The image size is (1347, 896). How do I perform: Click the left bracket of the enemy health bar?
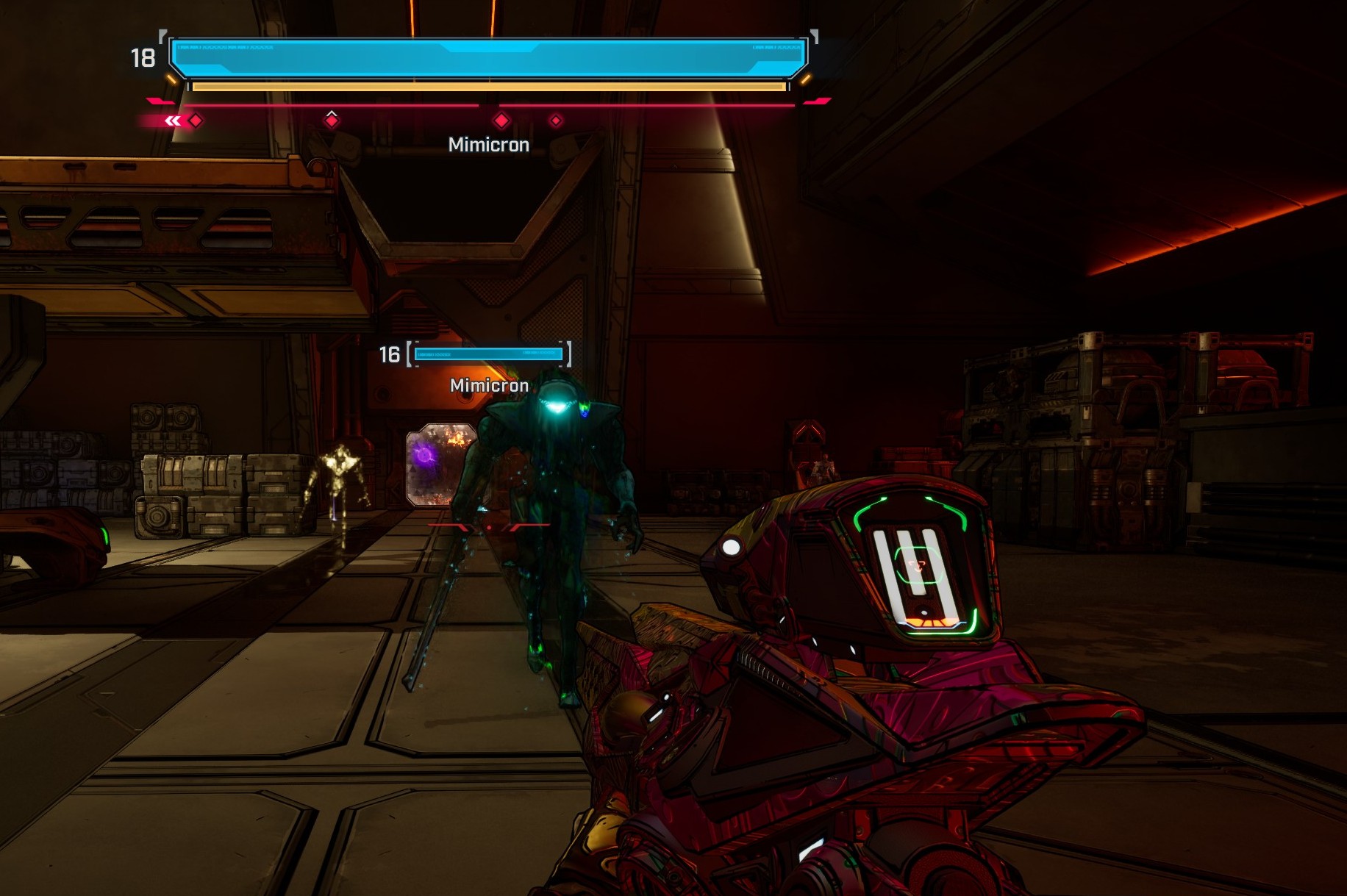407,354
